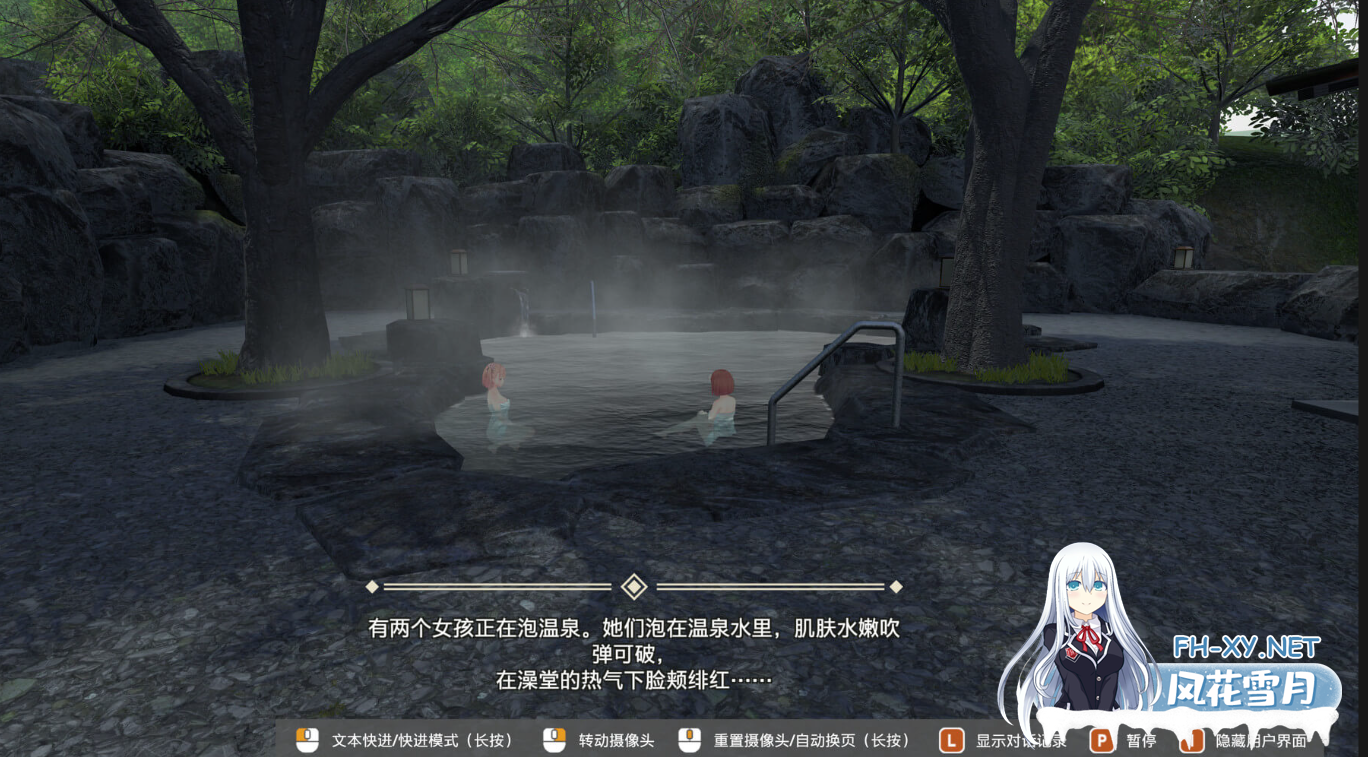Click the mouse icon for text fast-forward mode

point(305,741)
